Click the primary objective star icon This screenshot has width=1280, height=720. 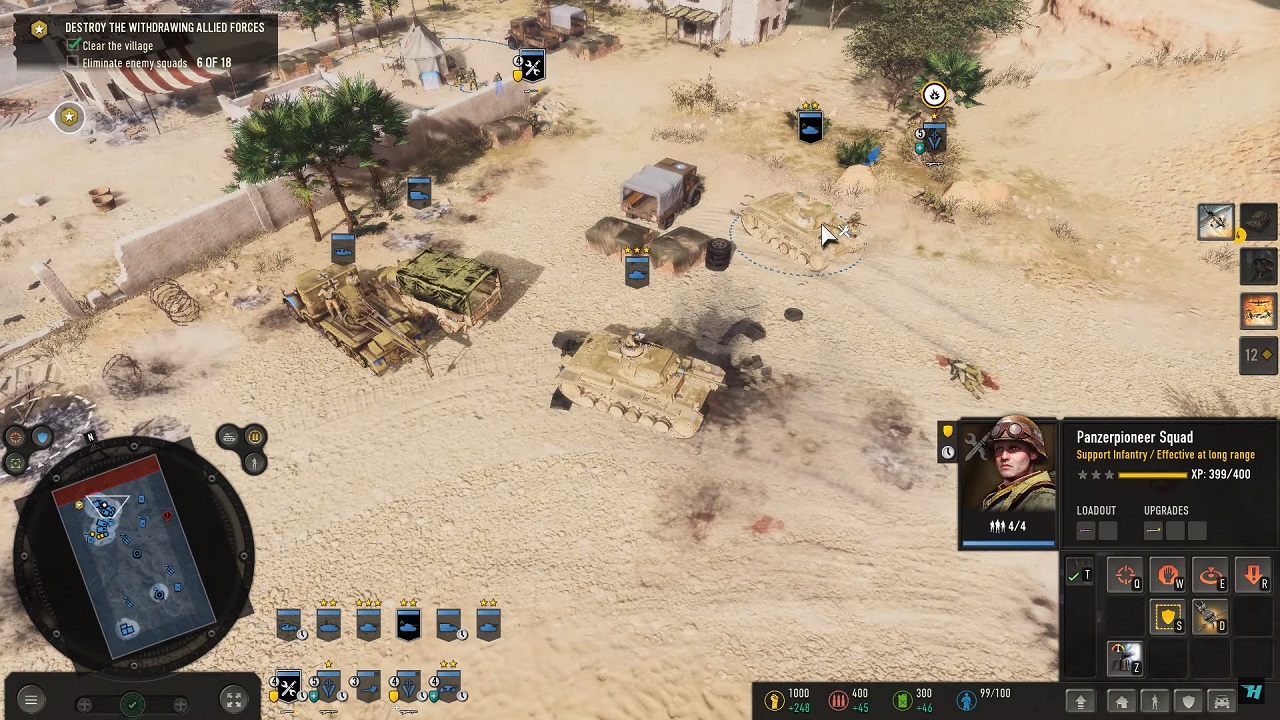39,28
